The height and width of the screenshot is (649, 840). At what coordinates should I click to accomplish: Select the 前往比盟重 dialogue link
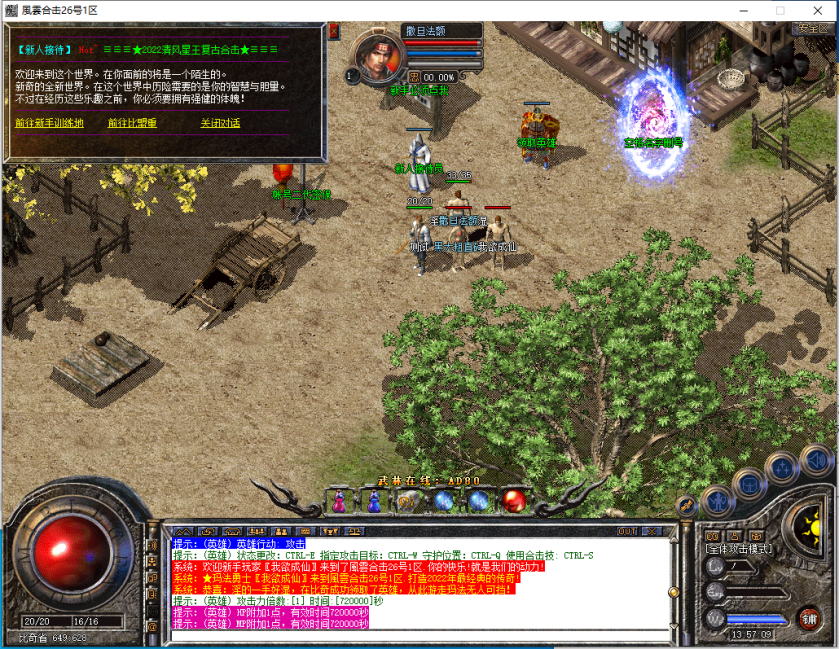(133, 123)
